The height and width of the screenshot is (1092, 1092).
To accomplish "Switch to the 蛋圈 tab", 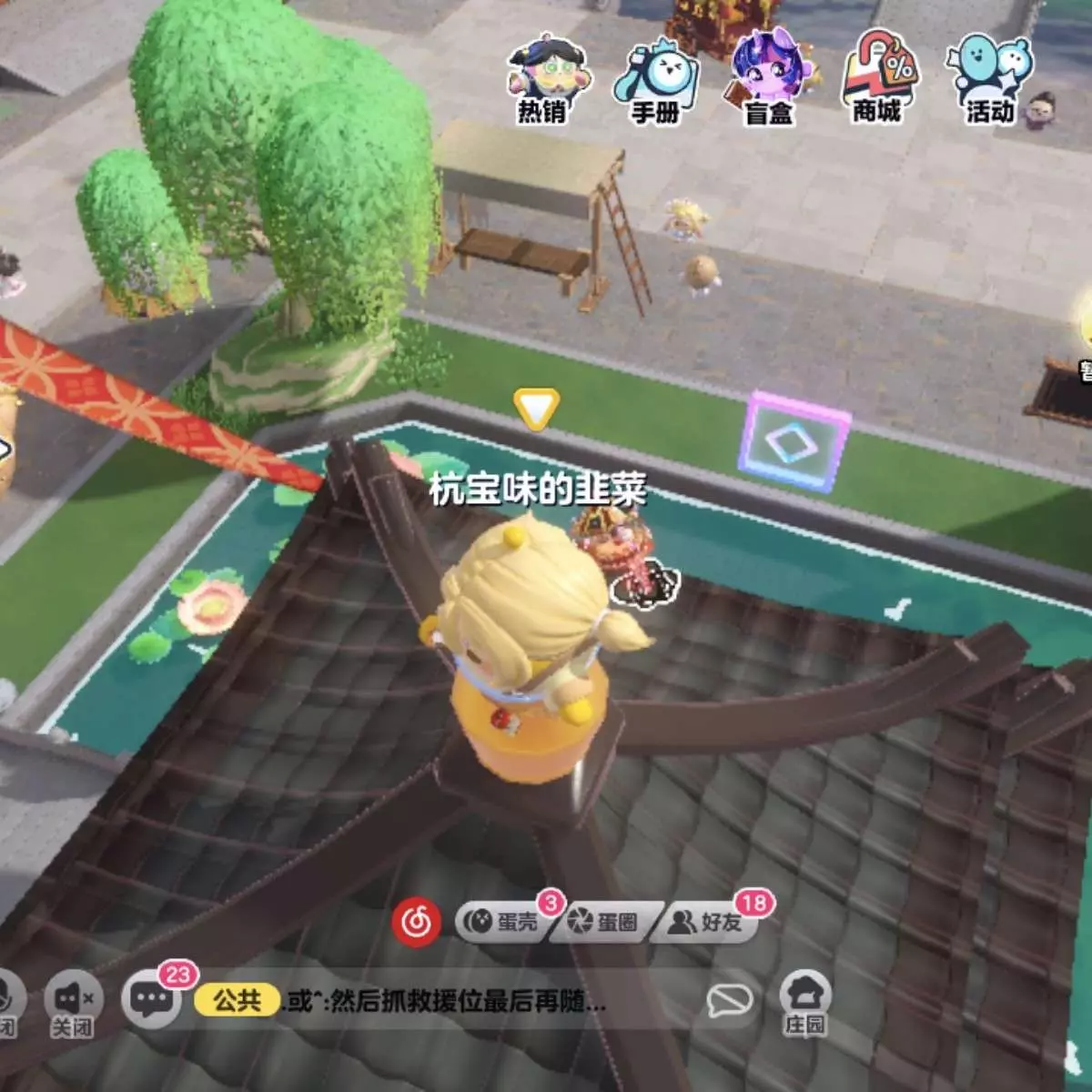I will click(604, 922).
